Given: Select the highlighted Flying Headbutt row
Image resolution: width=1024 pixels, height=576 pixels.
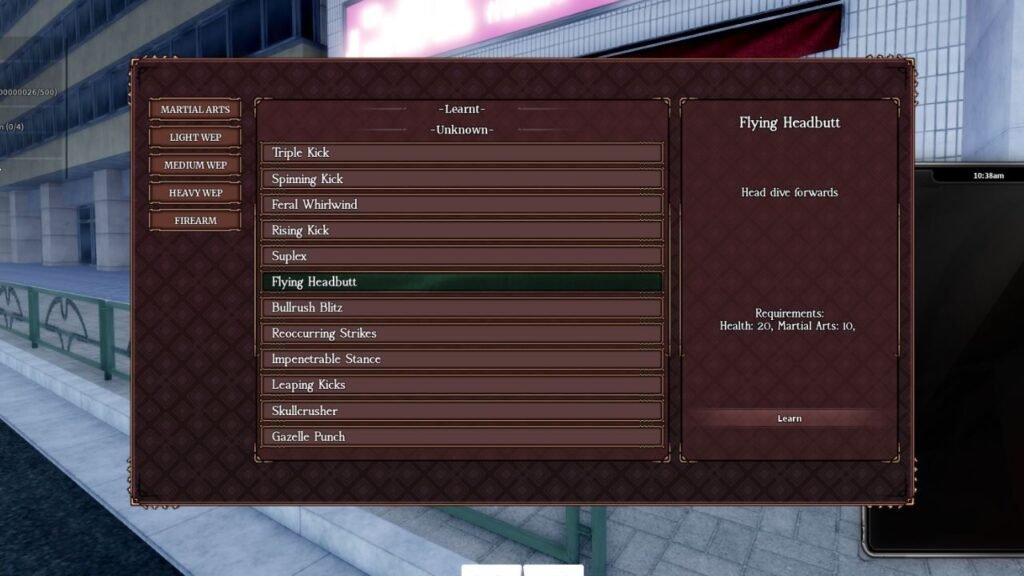Looking at the screenshot, I should click(x=461, y=282).
